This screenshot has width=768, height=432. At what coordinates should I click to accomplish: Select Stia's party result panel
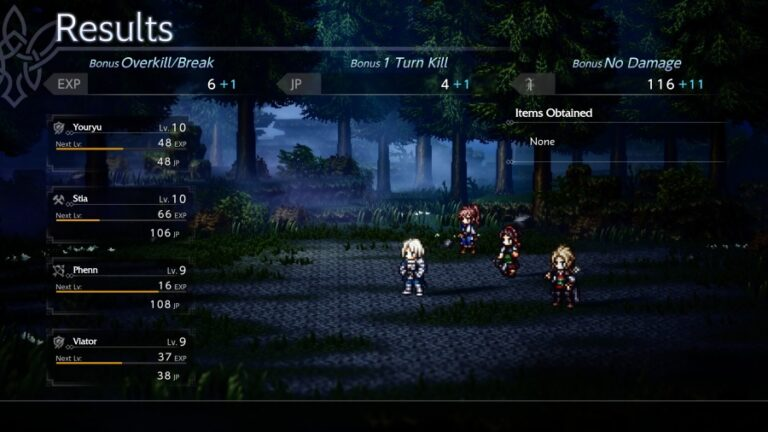click(x=119, y=215)
